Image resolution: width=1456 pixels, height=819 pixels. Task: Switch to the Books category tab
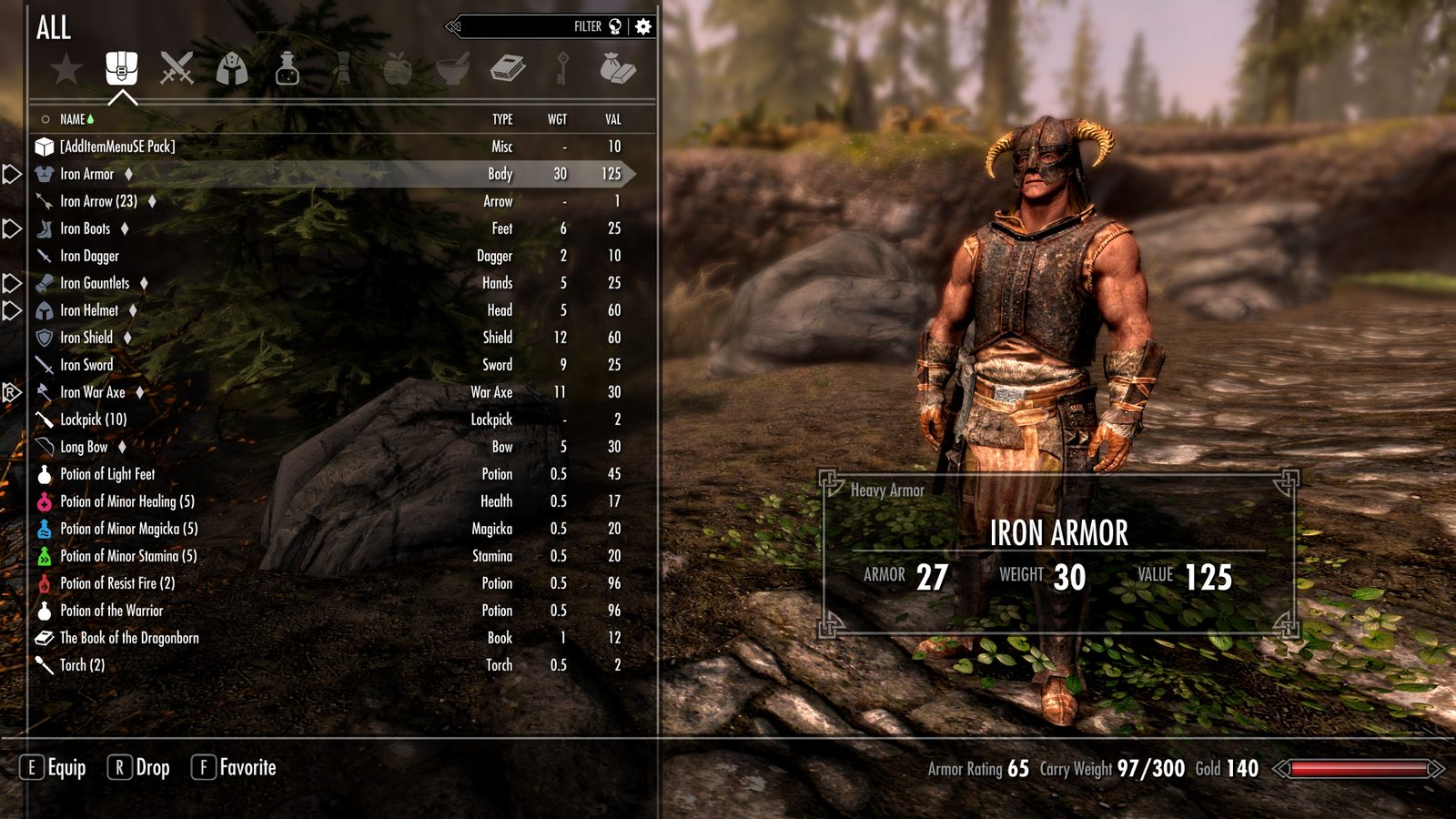[x=507, y=68]
